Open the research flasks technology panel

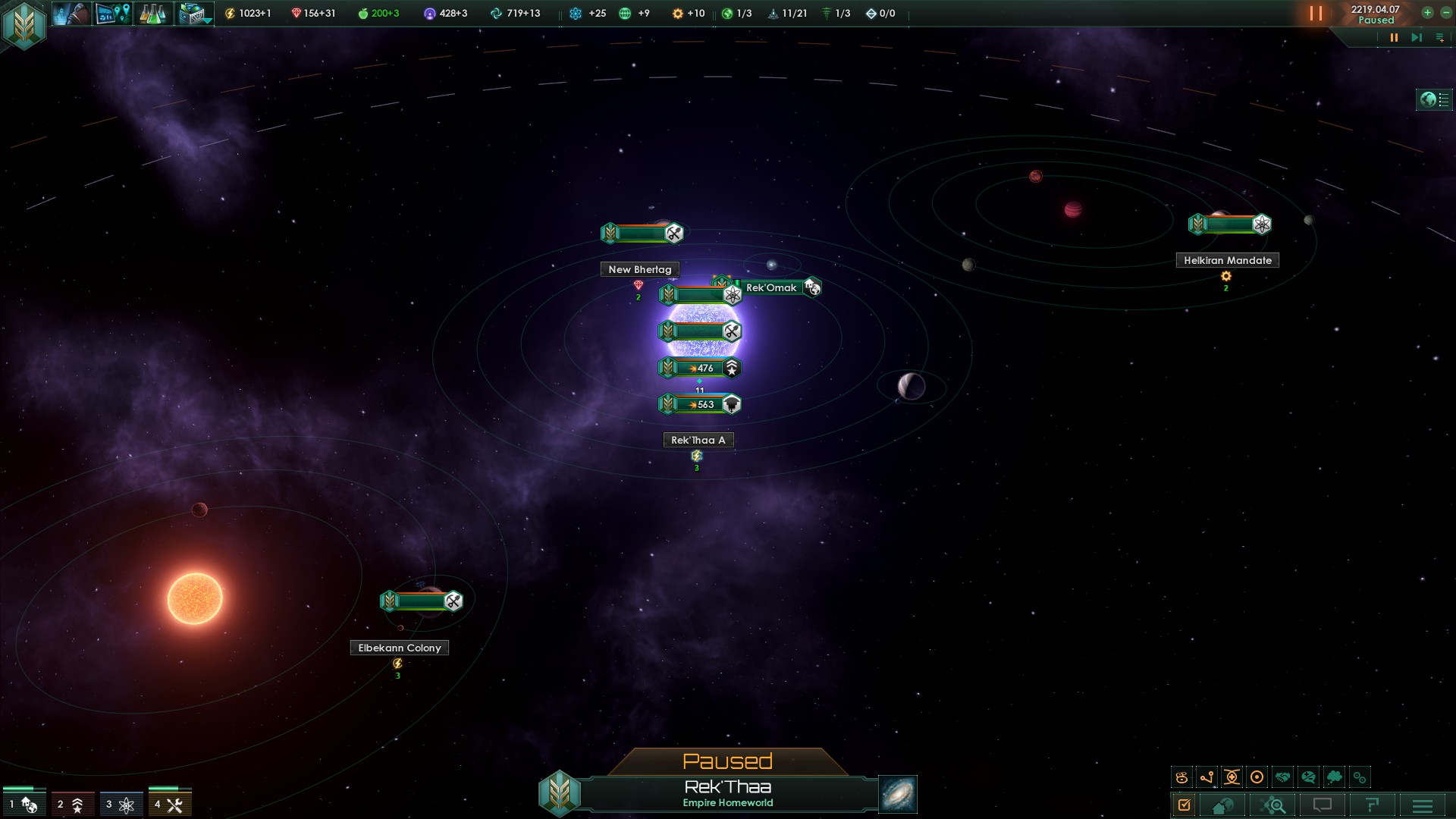click(x=152, y=14)
